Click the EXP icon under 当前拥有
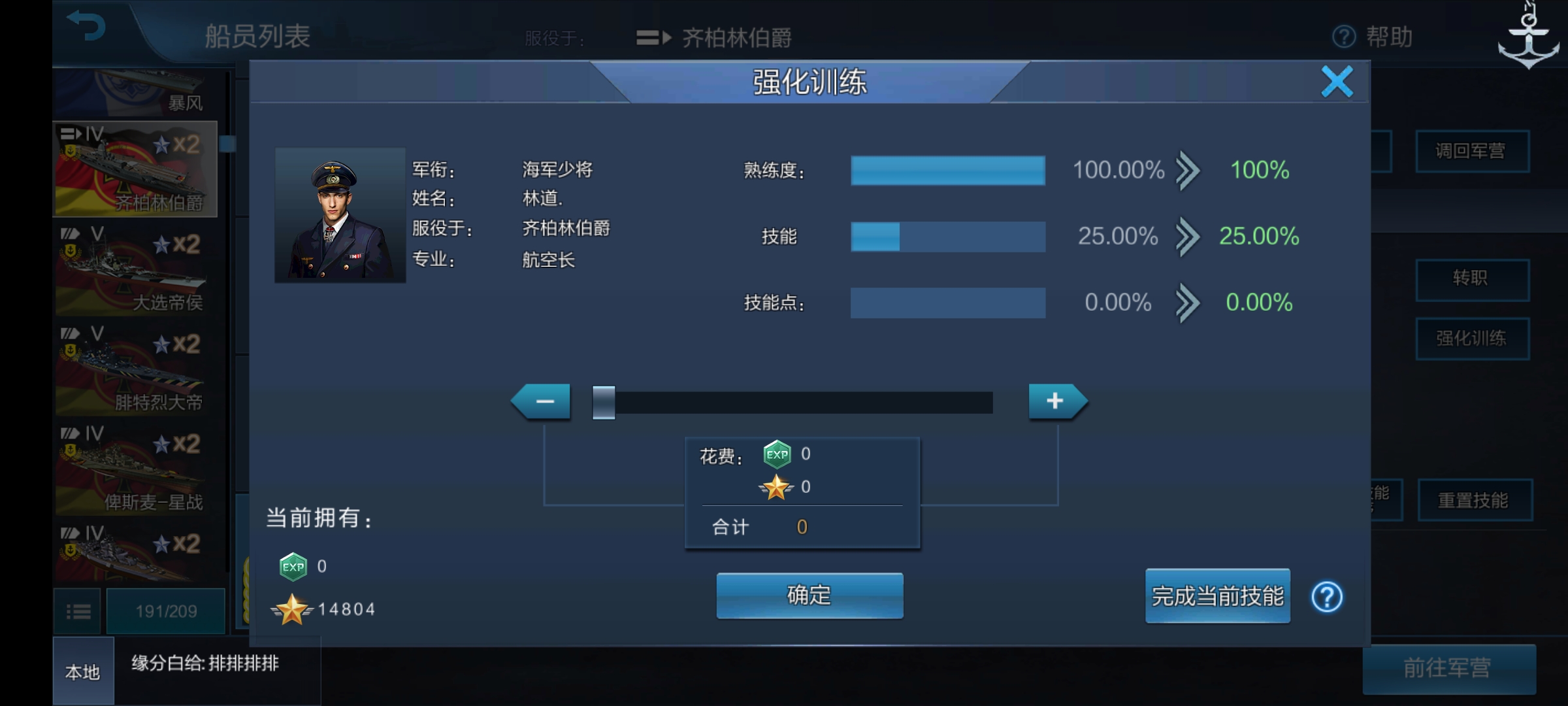1568x706 pixels. tap(294, 566)
